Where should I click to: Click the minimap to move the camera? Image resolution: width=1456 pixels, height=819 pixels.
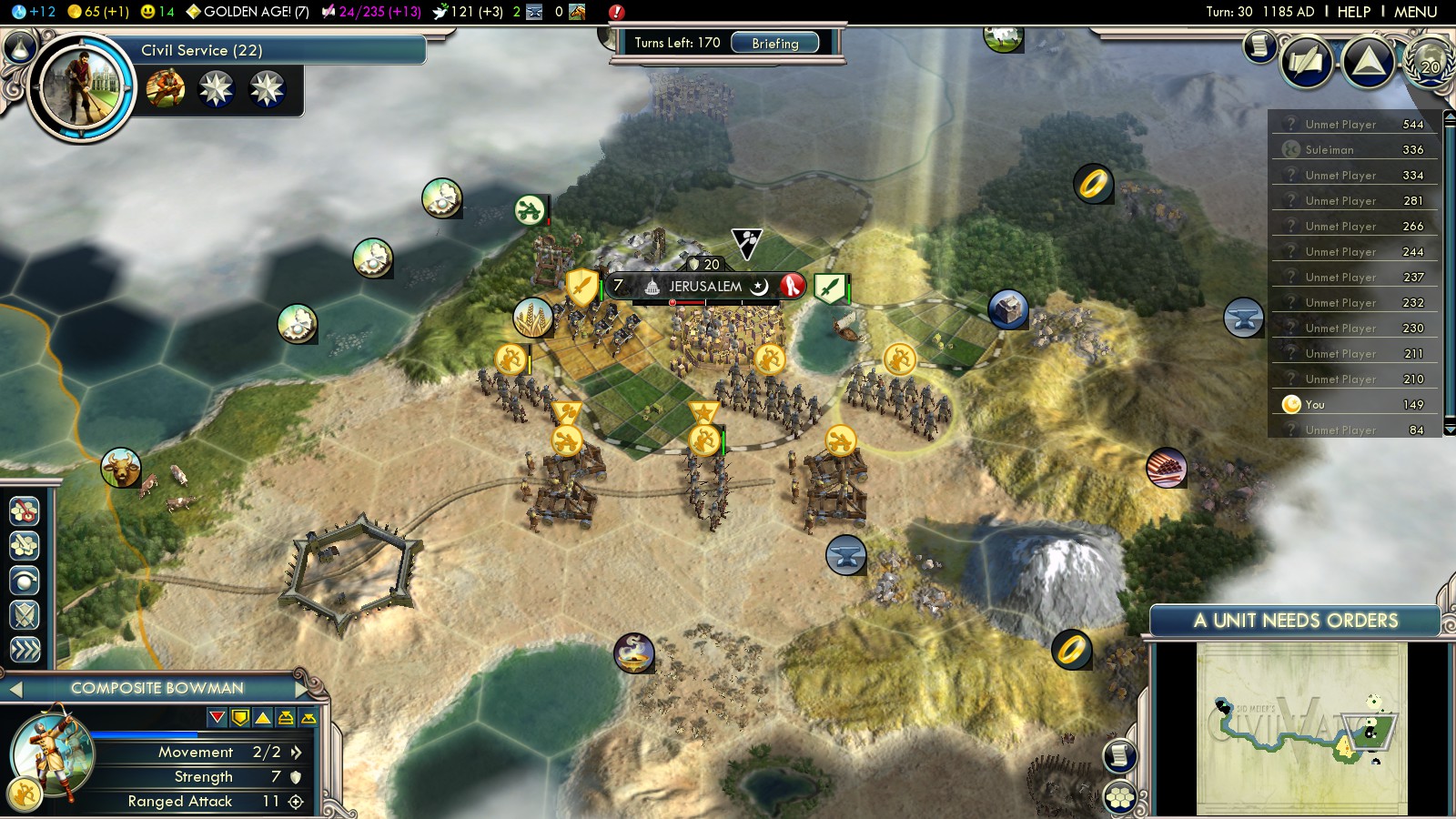click(1301, 728)
